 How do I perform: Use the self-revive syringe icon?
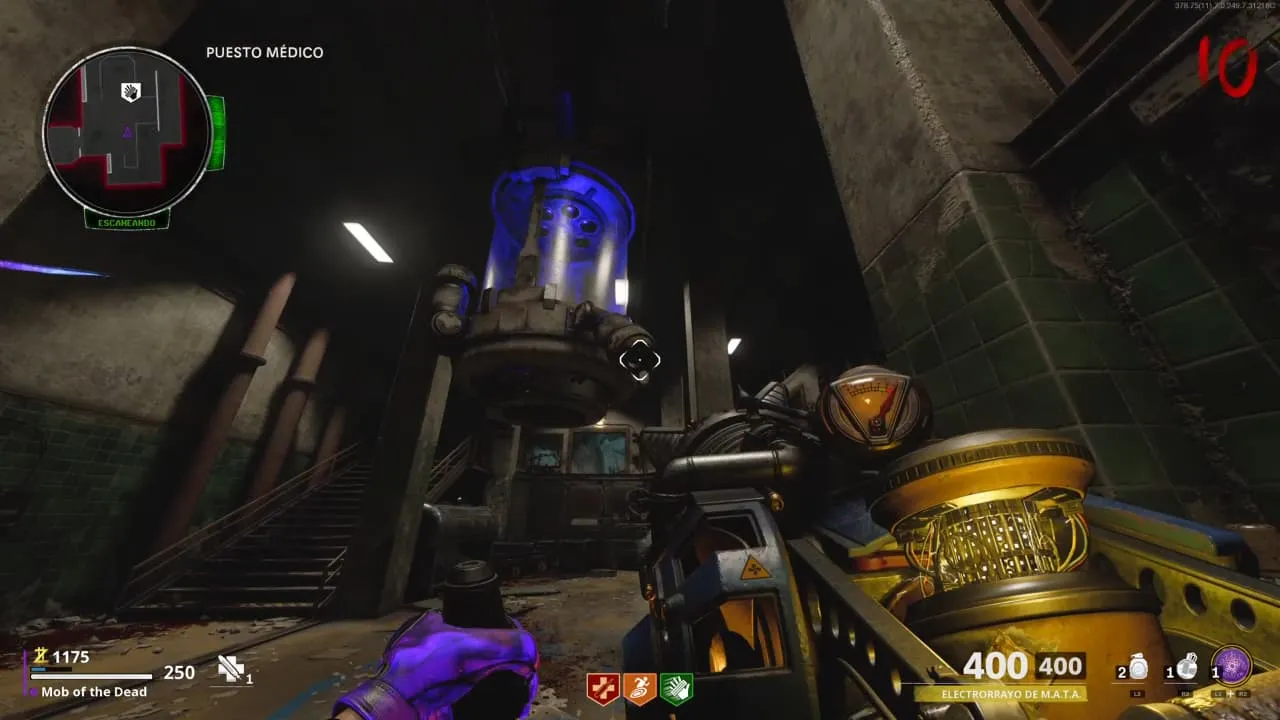[231, 669]
